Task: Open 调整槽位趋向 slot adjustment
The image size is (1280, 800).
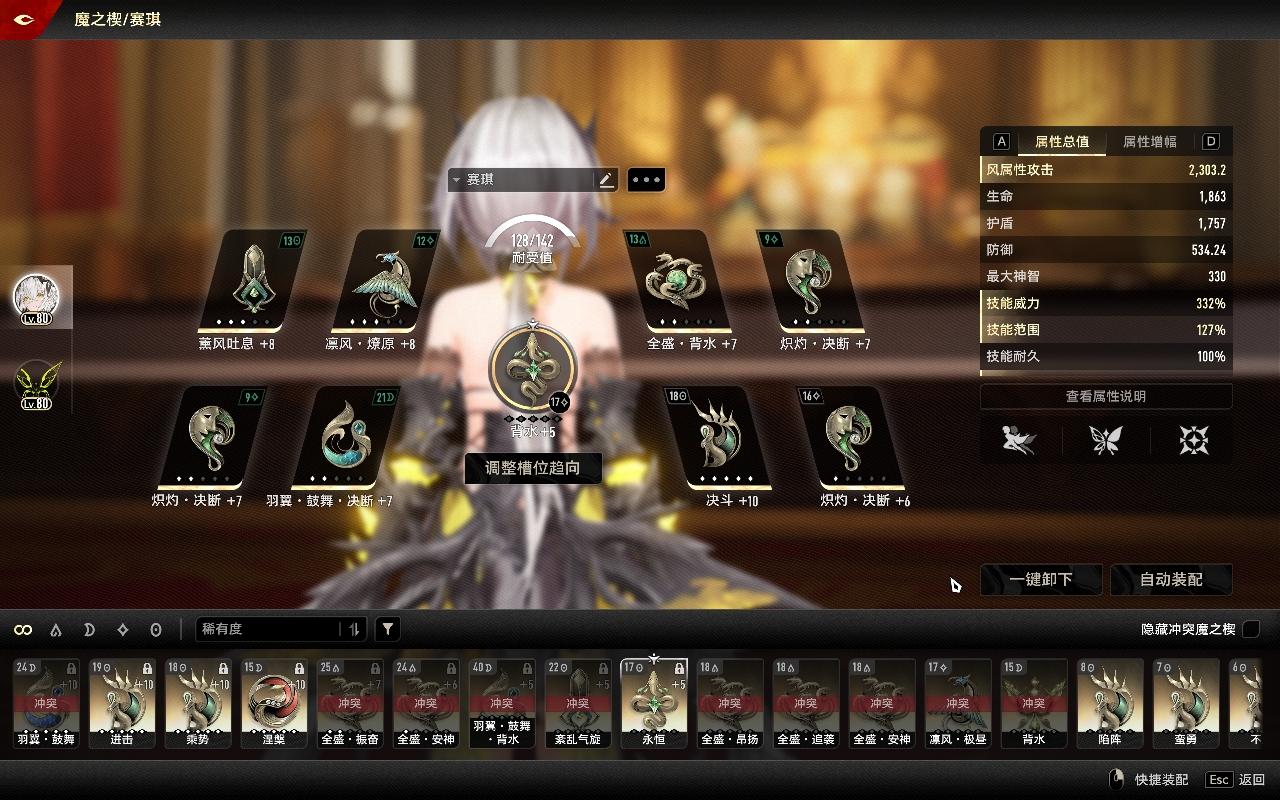Action: click(x=533, y=467)
